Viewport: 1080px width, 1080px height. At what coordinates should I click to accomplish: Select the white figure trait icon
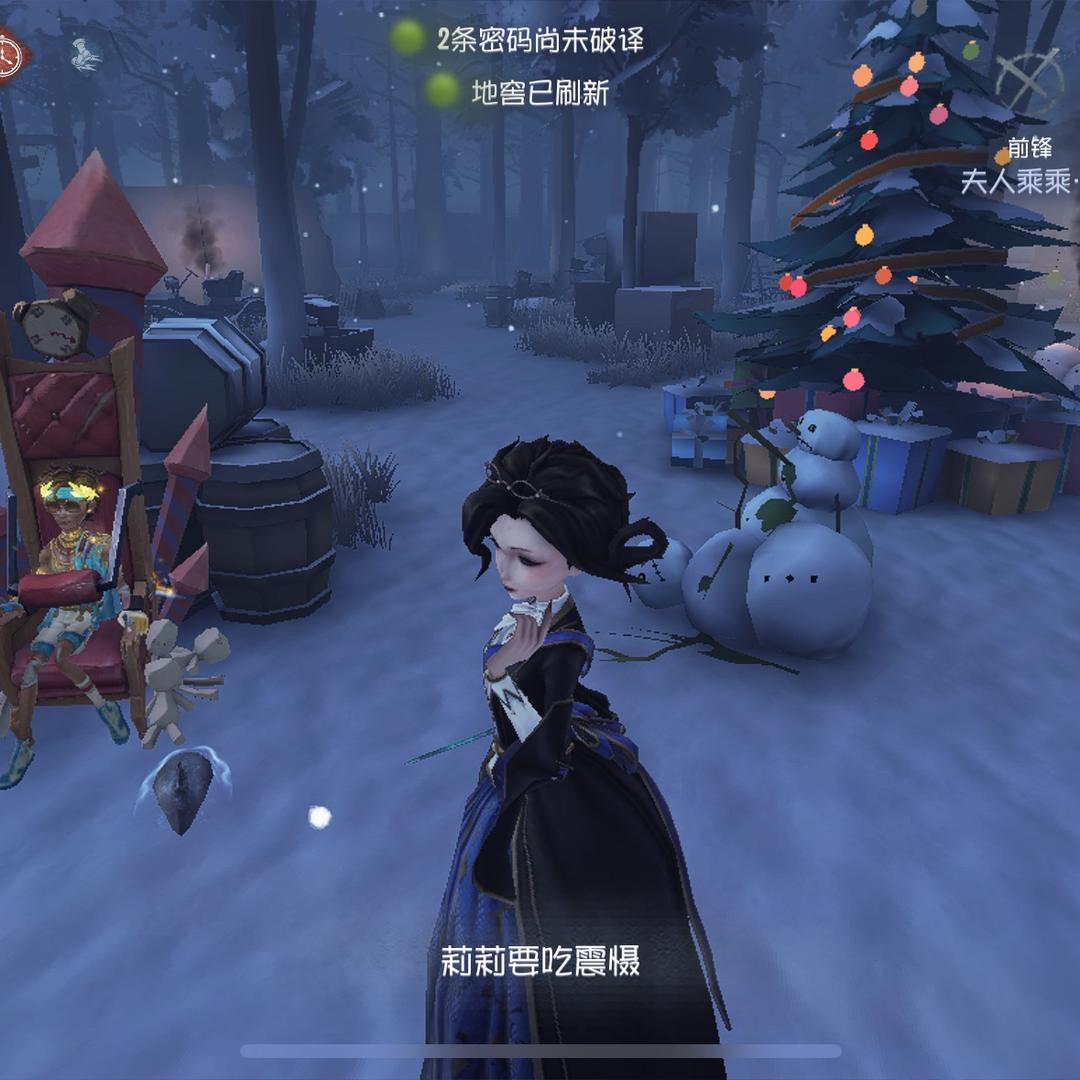[x=87, y=55]
